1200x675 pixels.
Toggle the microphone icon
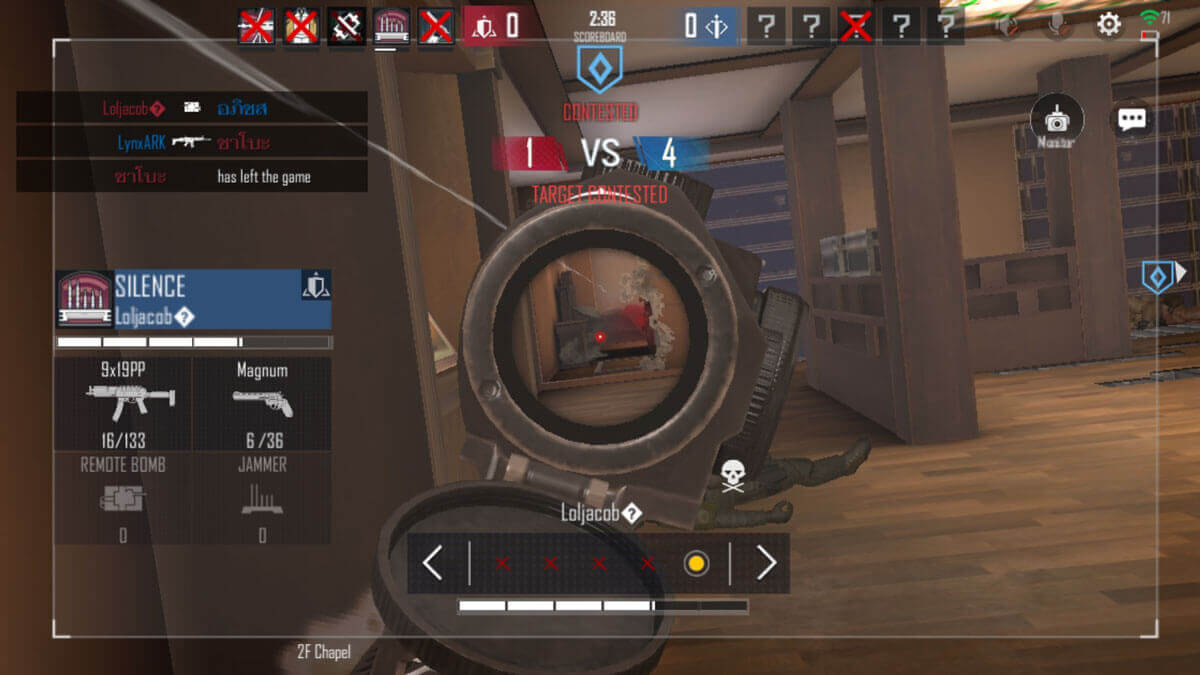(x=1056, y=26)
